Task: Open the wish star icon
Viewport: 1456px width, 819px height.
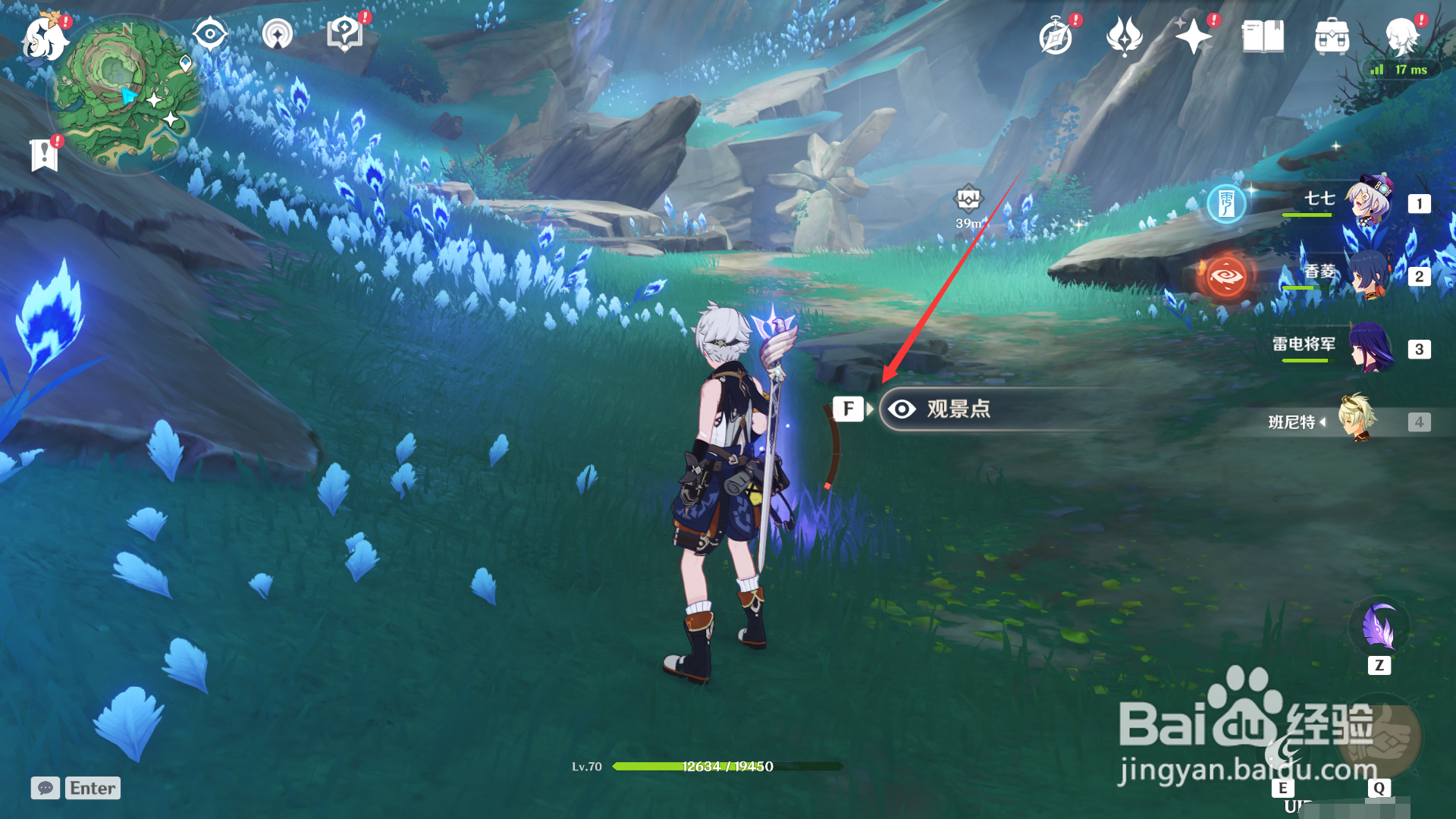Action: click(1193, 36)
